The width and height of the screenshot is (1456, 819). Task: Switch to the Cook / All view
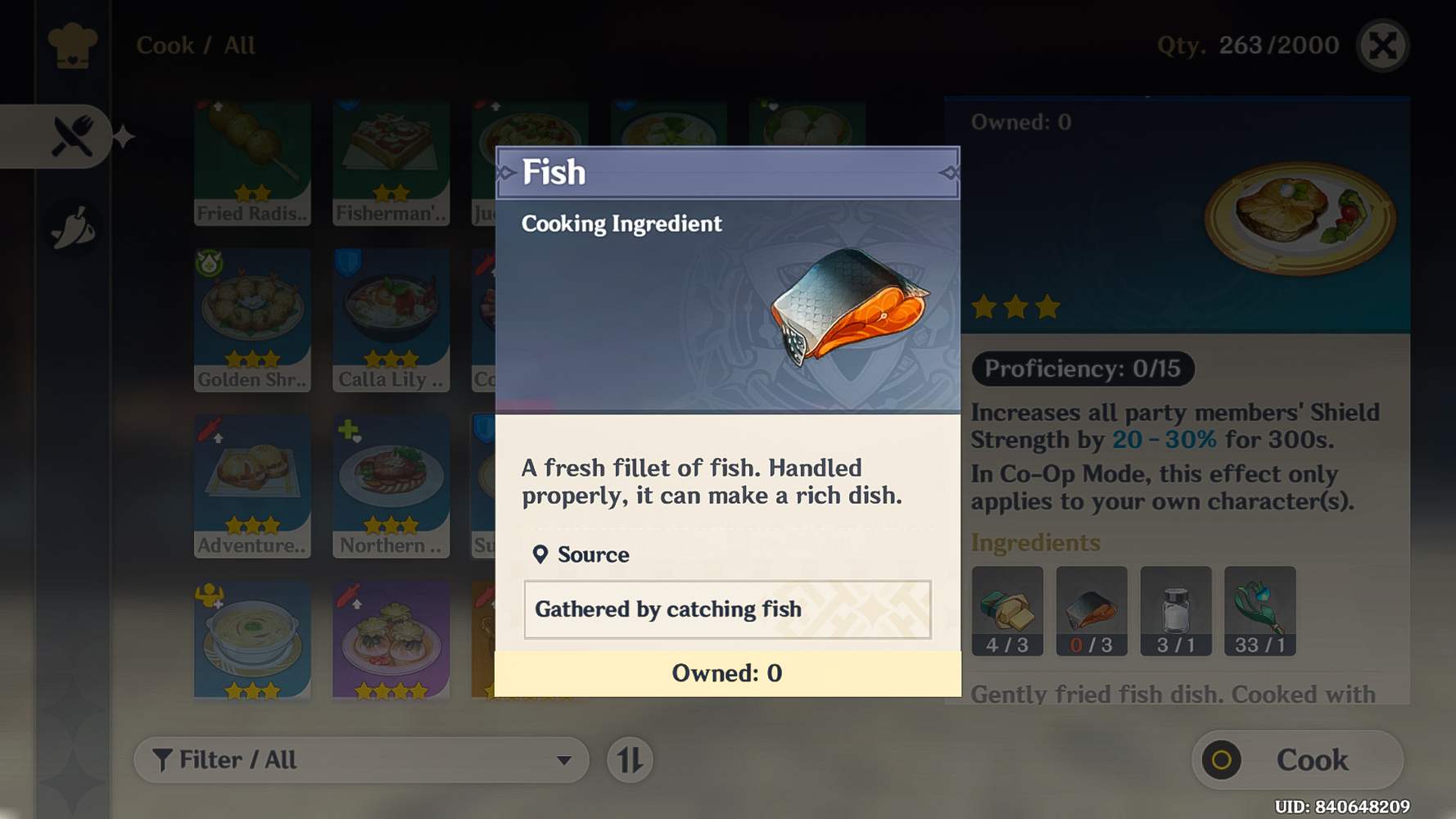tap(195, 45)
